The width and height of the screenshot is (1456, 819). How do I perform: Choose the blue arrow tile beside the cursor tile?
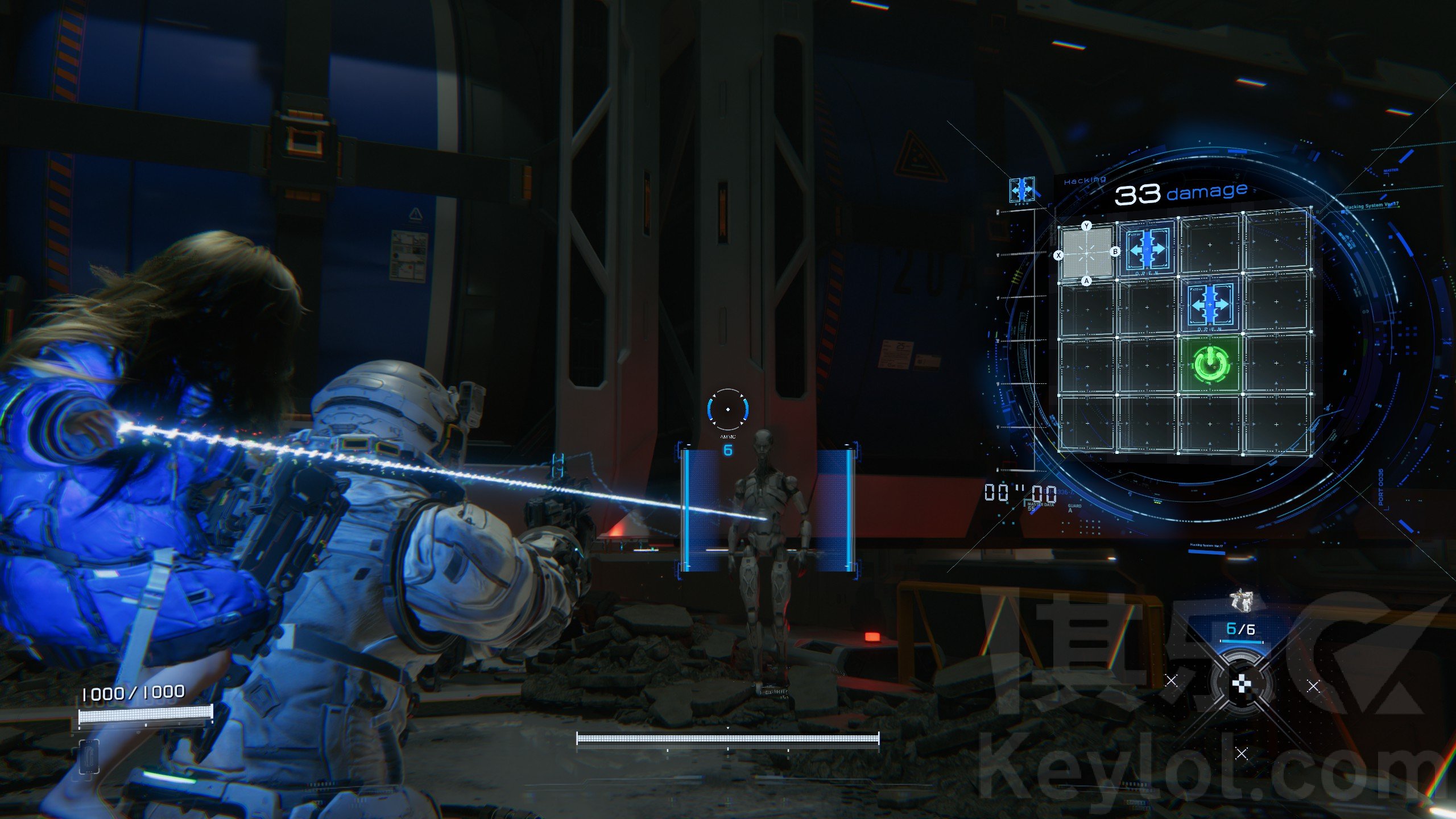point(1147,249)
